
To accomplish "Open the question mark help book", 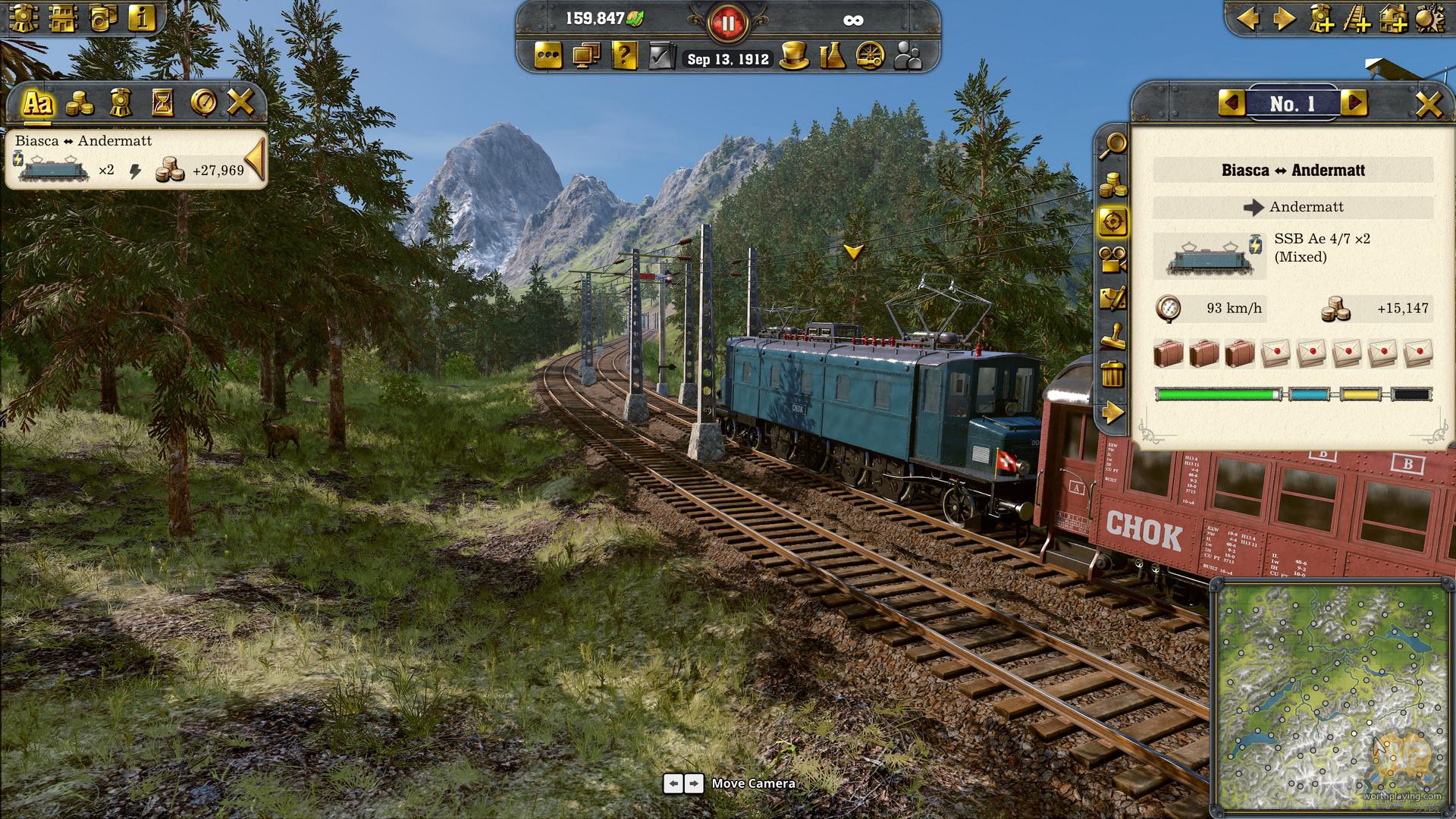I will [x=623, y=57].
